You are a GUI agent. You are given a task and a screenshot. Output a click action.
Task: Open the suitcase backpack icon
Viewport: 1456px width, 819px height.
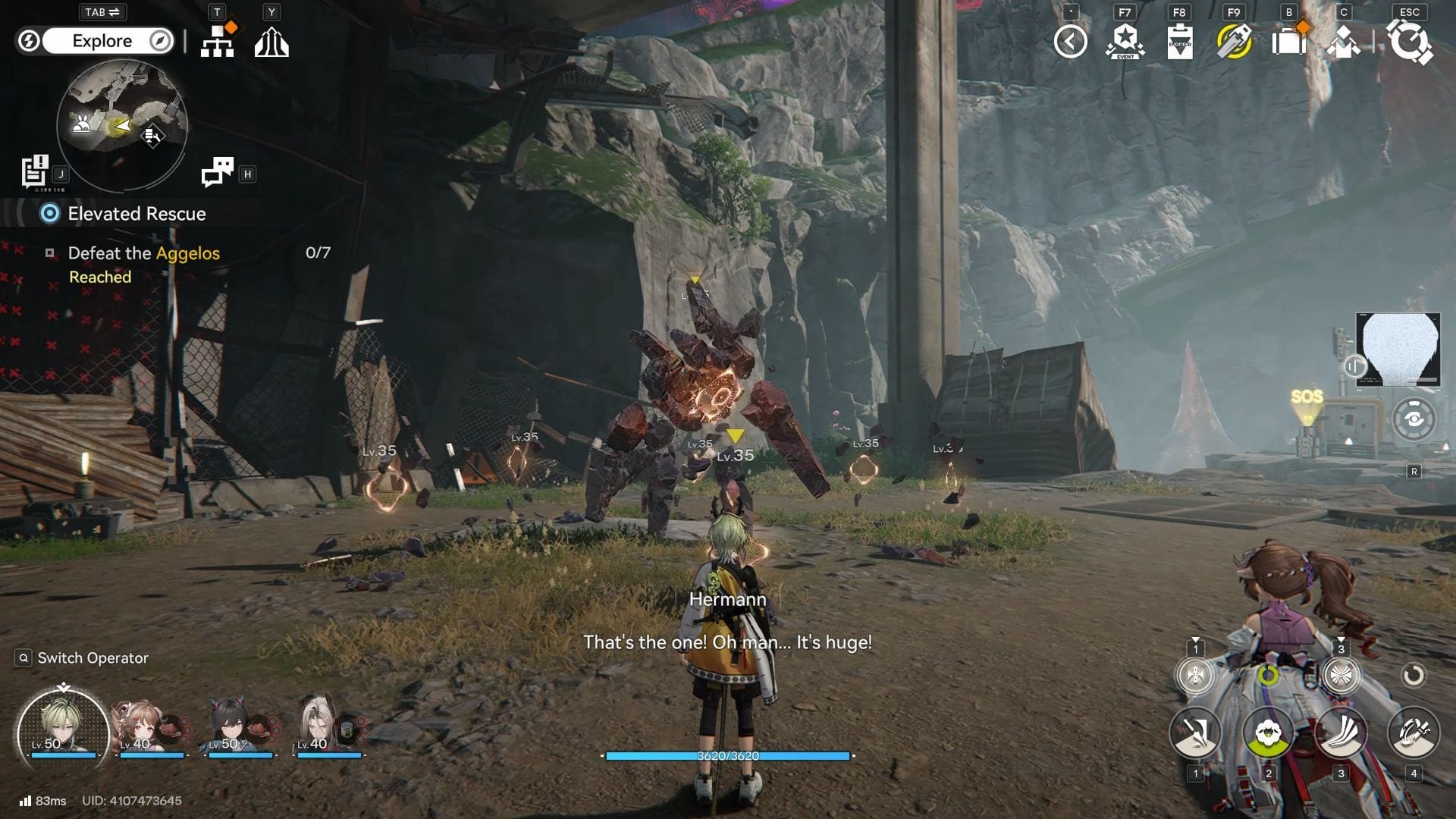[1288, 42]
